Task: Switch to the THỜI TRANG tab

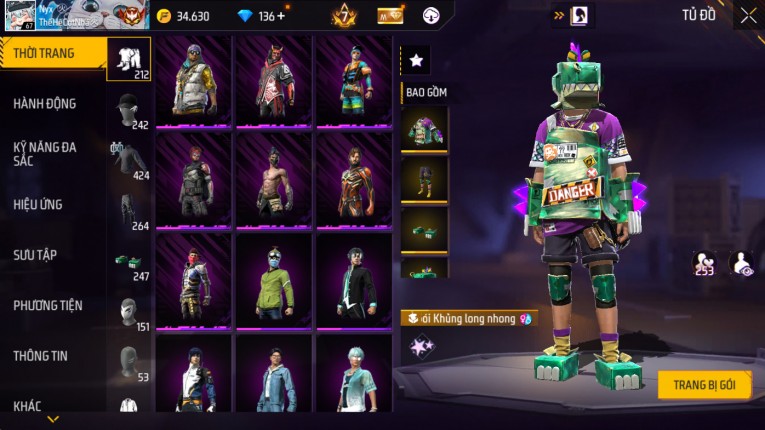Action: click(45, 53)
